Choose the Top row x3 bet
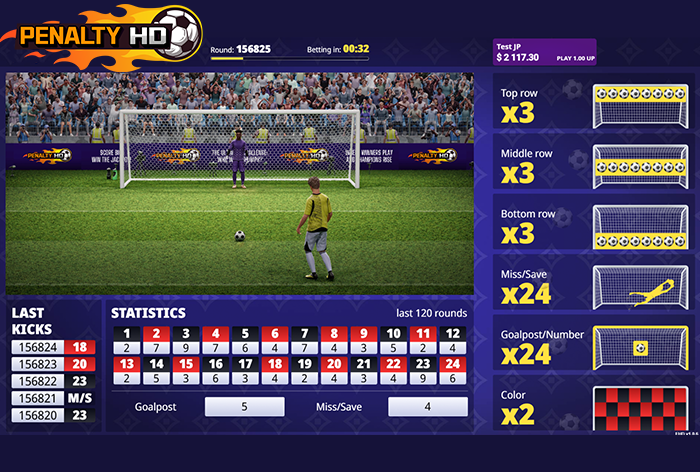This screenshot has height=472, width=700. [x=594, y=105]
